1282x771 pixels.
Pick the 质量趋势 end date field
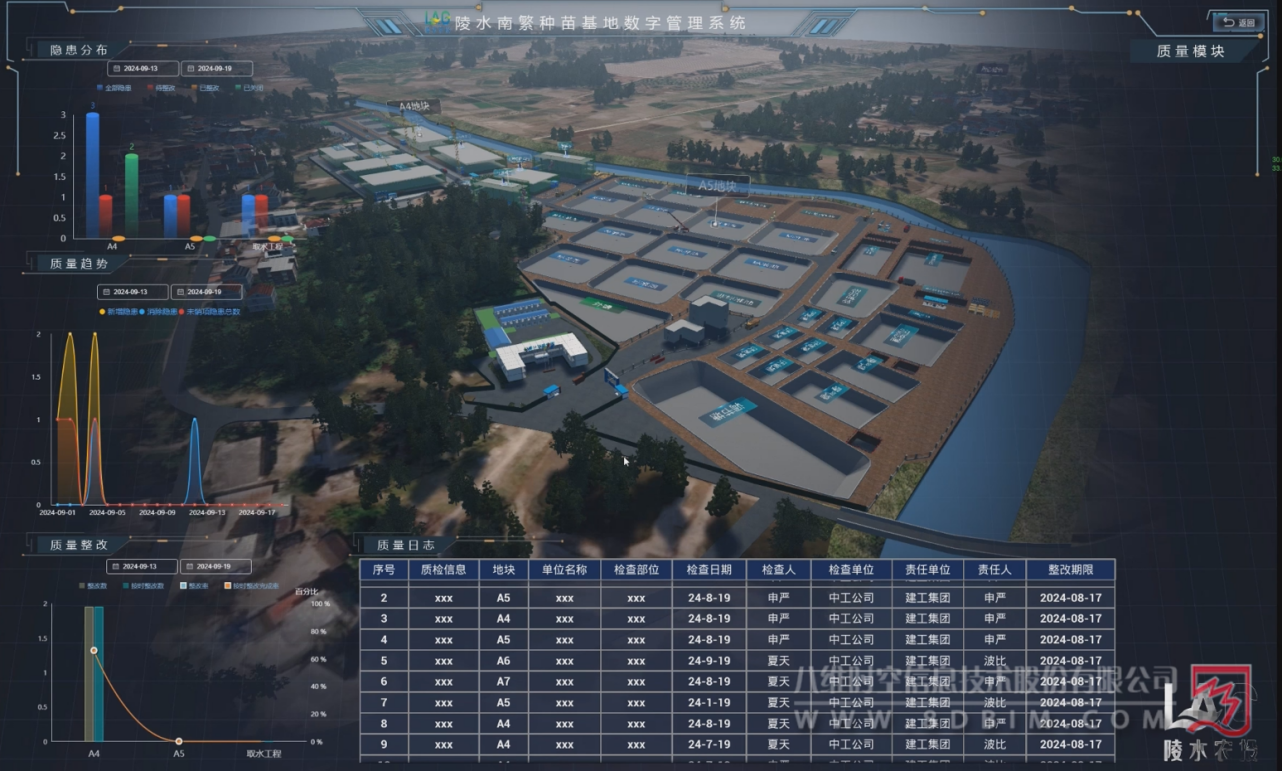(x=206, y=292)
